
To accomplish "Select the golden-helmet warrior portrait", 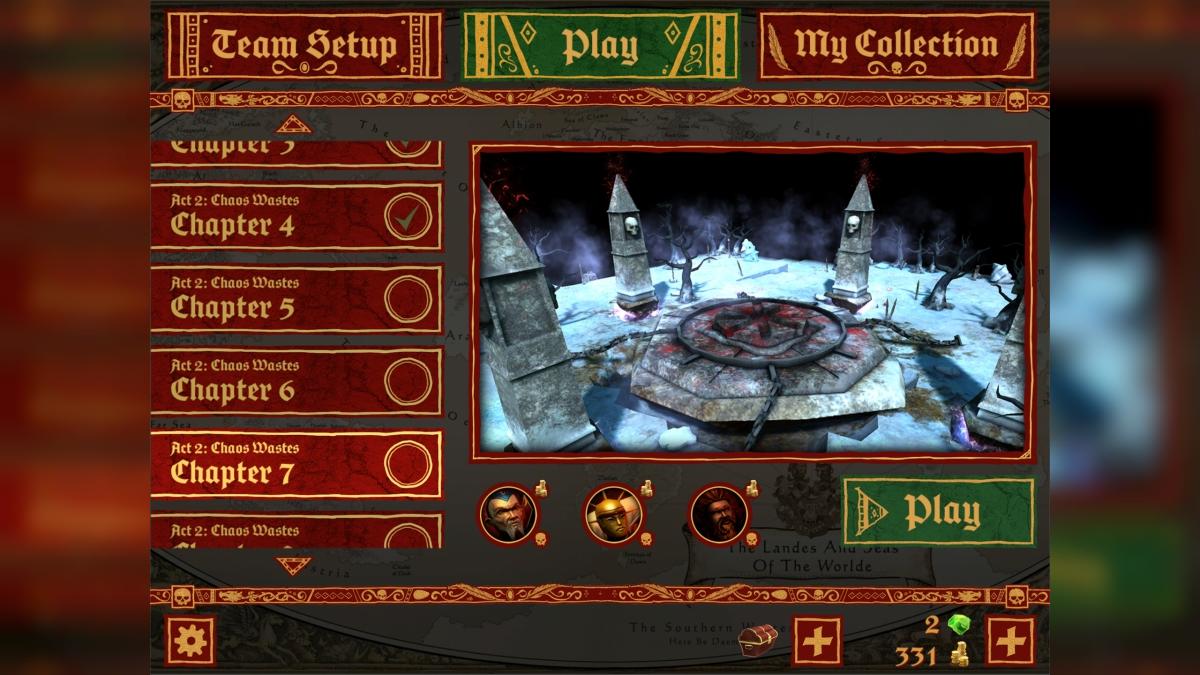I will 612,514.
